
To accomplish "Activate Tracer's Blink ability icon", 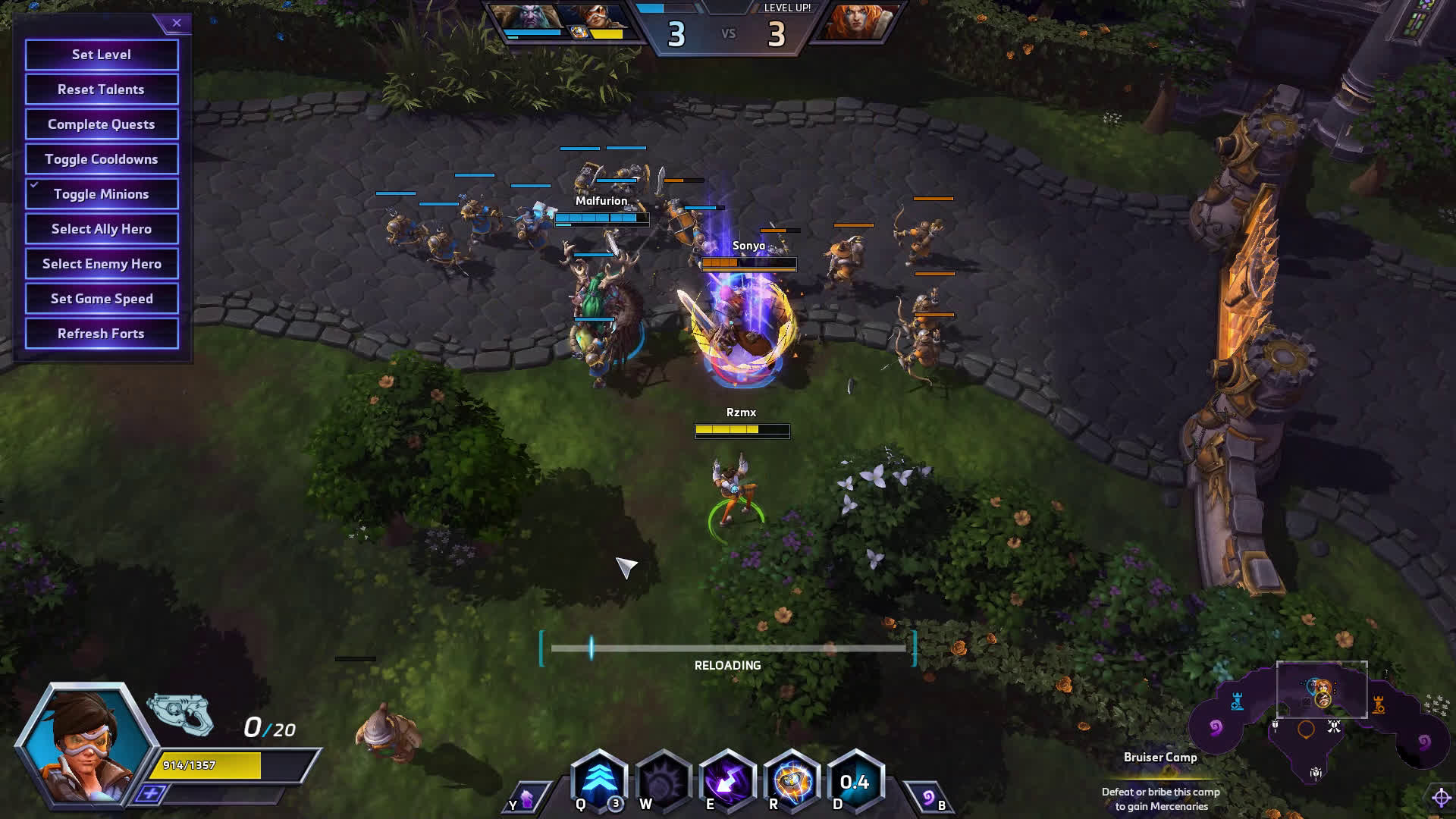I will (x=598, y=781).
